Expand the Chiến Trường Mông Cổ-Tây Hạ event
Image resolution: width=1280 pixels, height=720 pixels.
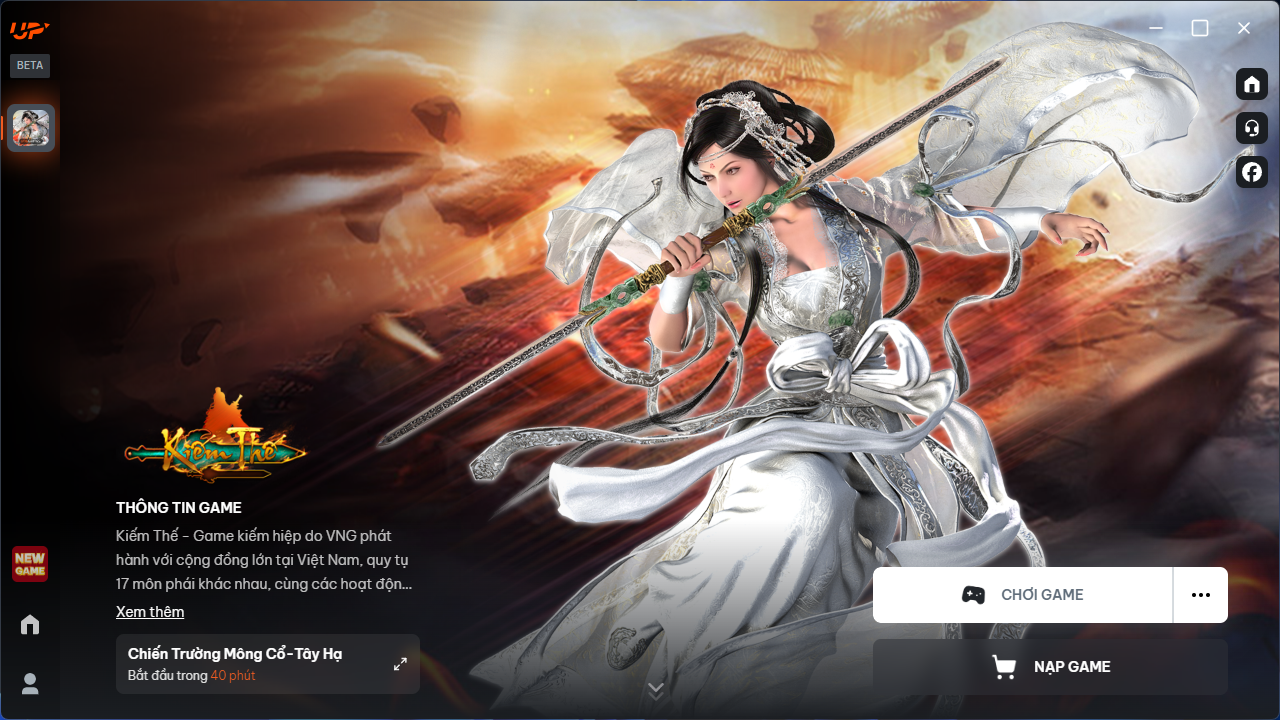tap(400, 664)
